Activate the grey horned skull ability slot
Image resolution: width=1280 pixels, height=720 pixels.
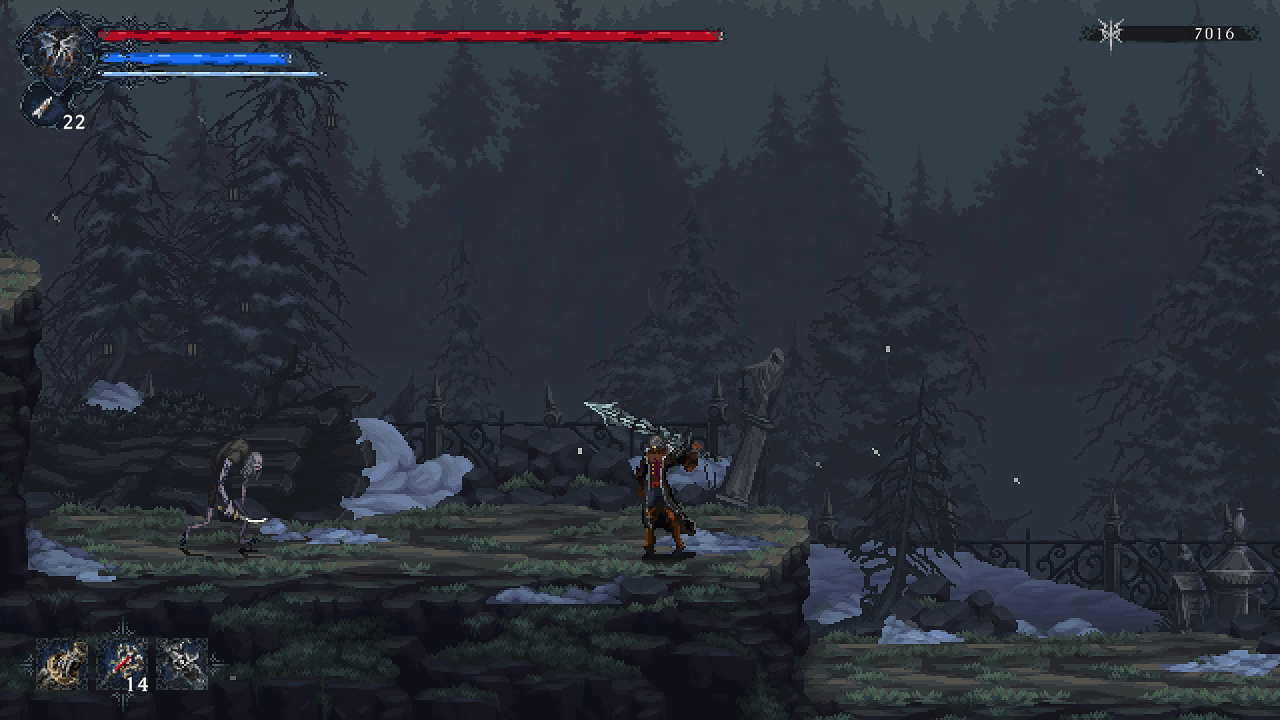pyautogui.click(x=182, y=664)
